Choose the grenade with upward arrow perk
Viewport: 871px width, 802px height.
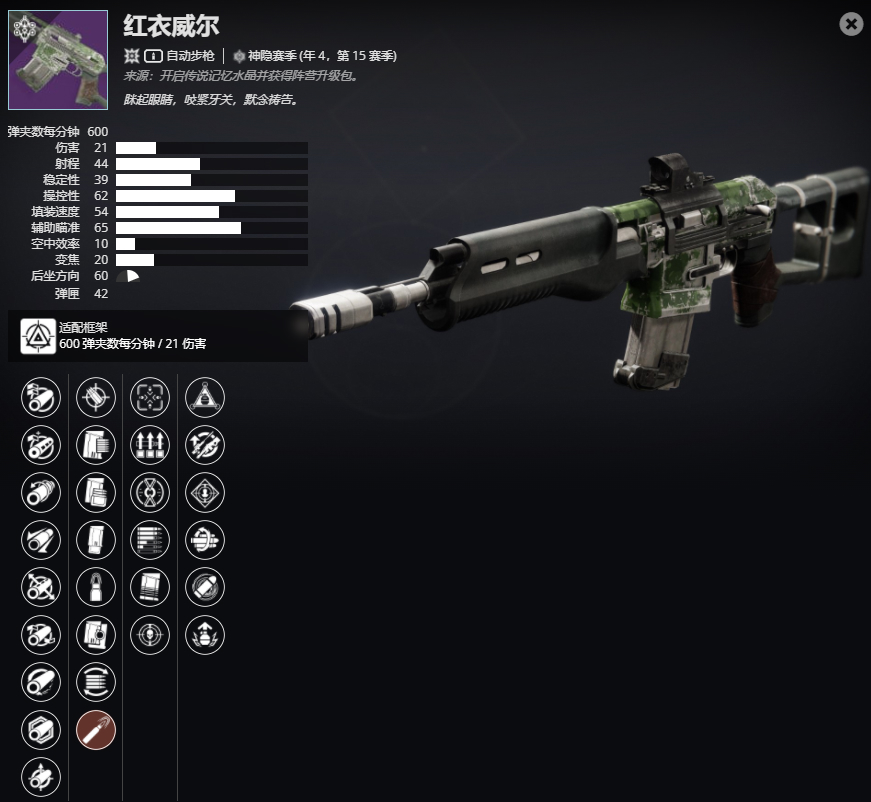point(205,634)
